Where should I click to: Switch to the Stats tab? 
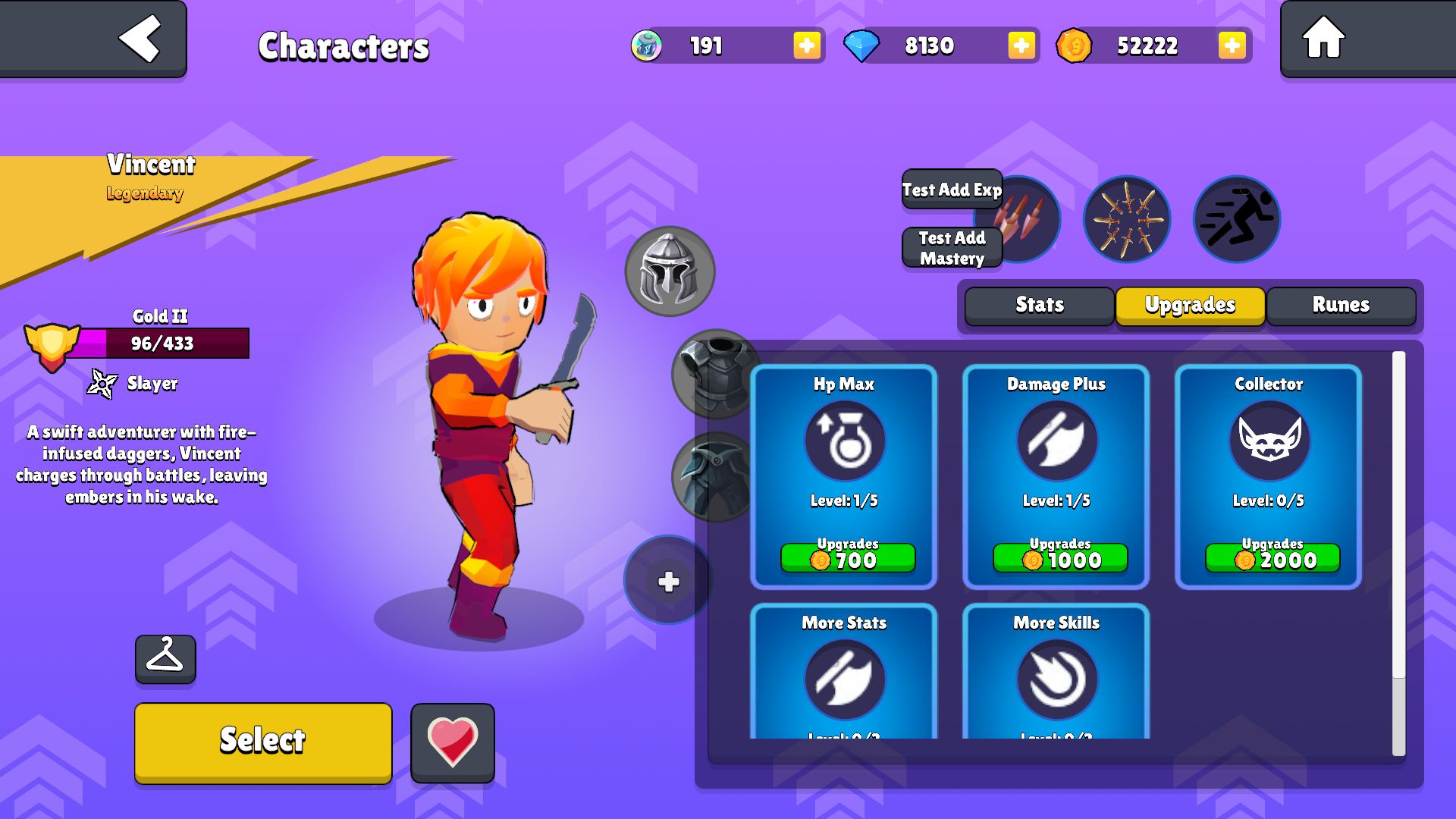pos(1039,305)
